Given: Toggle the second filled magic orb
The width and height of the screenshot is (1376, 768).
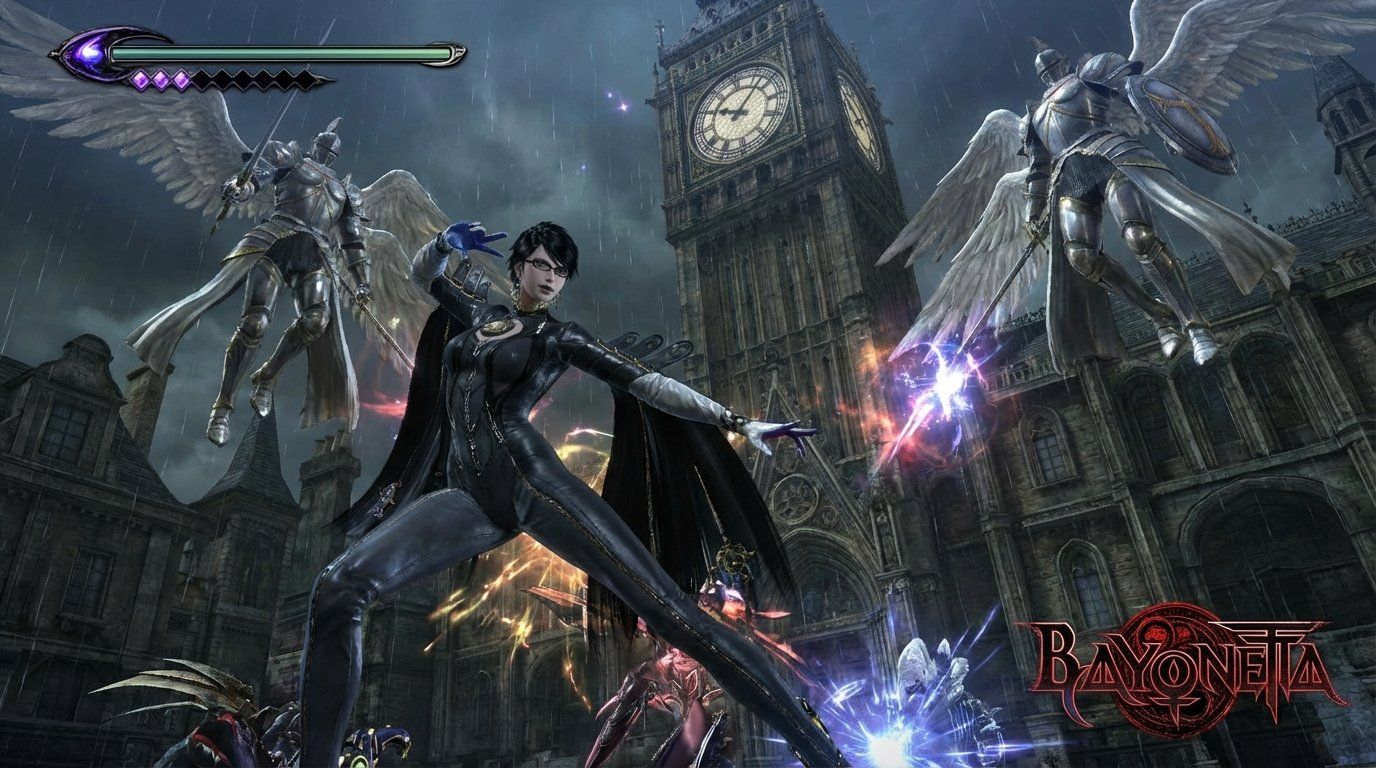Looking at the screenshot, I should (x=160, y=80).
